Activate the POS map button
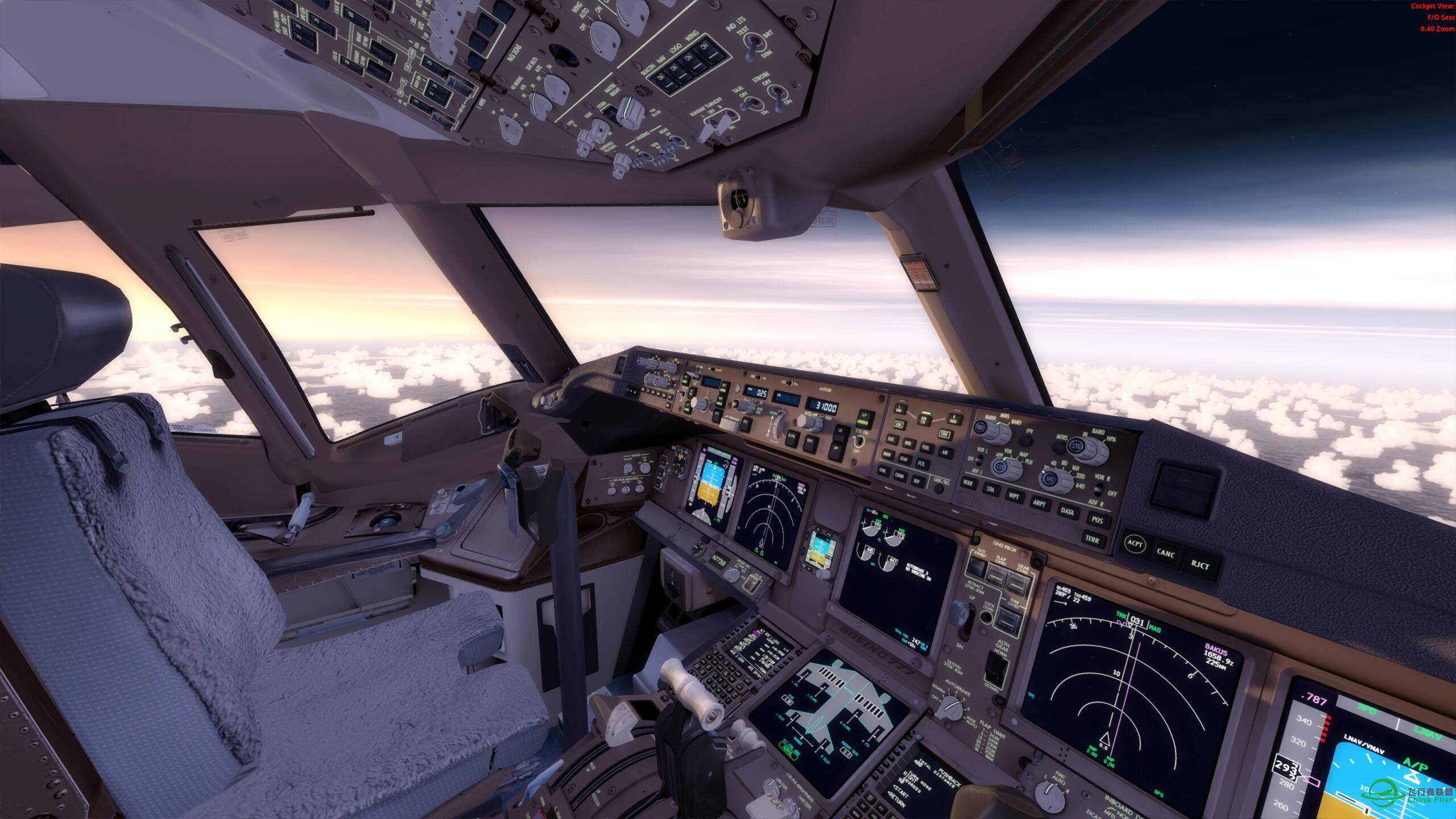Image resolution: width=1456 pixels, height=819 pixels. tap(1097, 520)
